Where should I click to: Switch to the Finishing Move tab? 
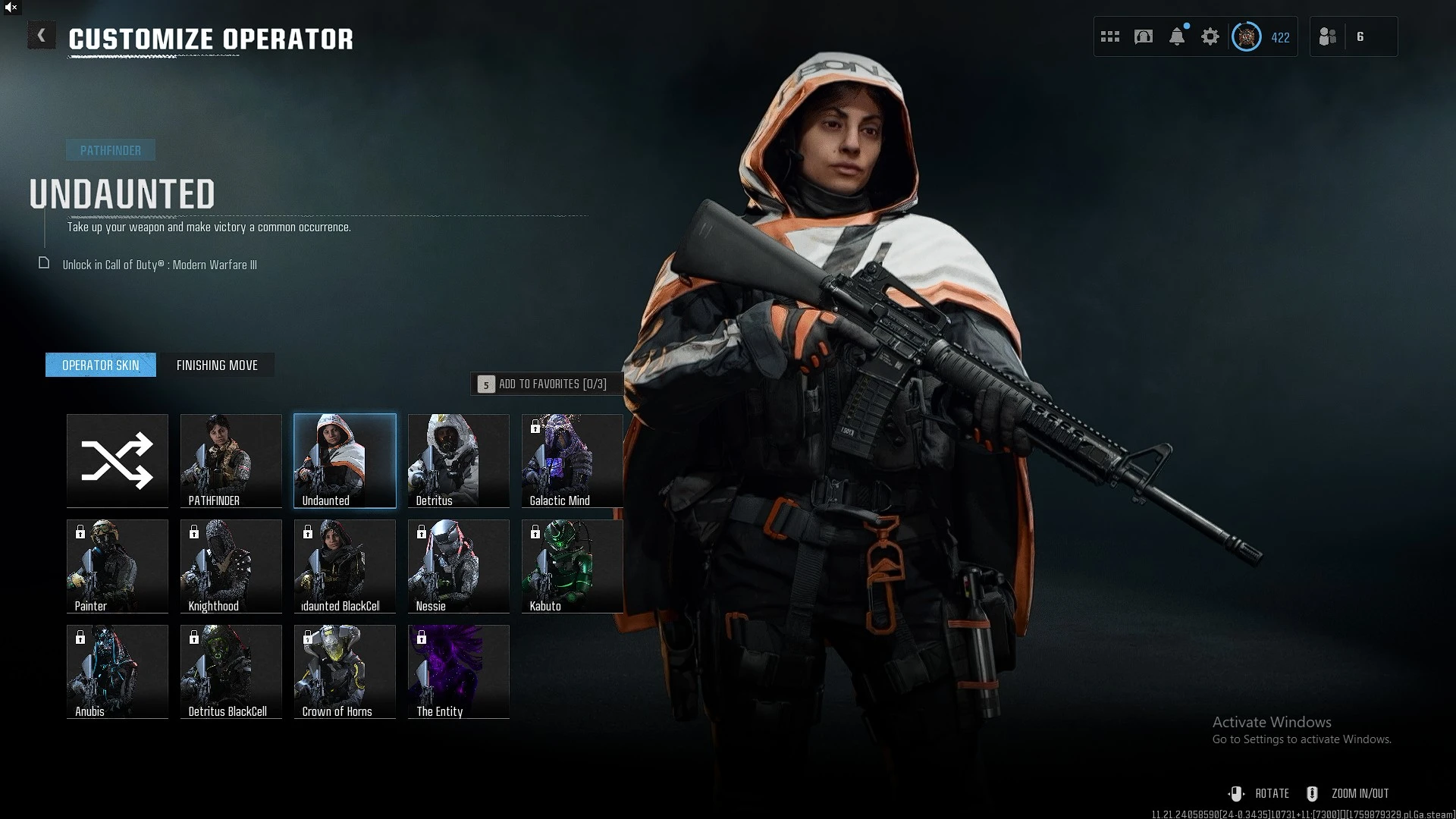[x=217, y=365]
